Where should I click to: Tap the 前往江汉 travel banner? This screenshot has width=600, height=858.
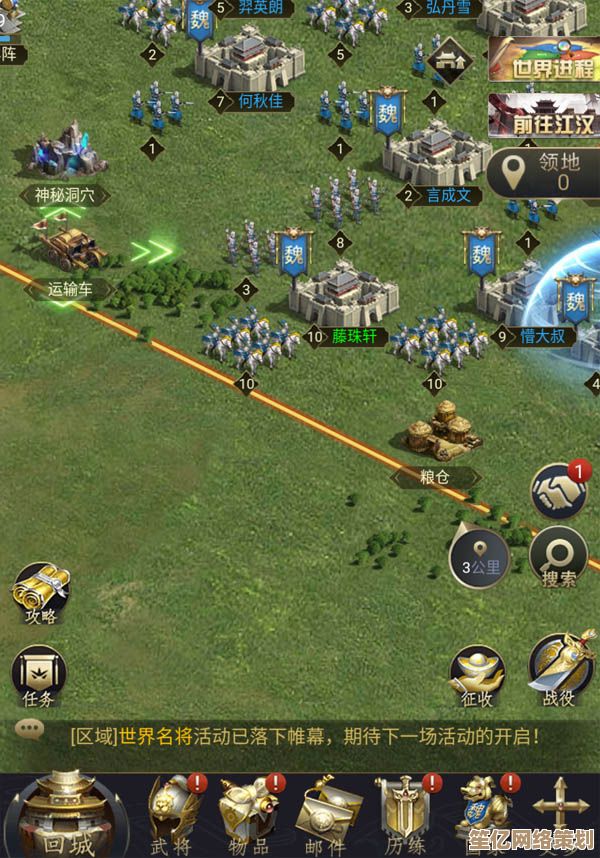coord(544,117)
